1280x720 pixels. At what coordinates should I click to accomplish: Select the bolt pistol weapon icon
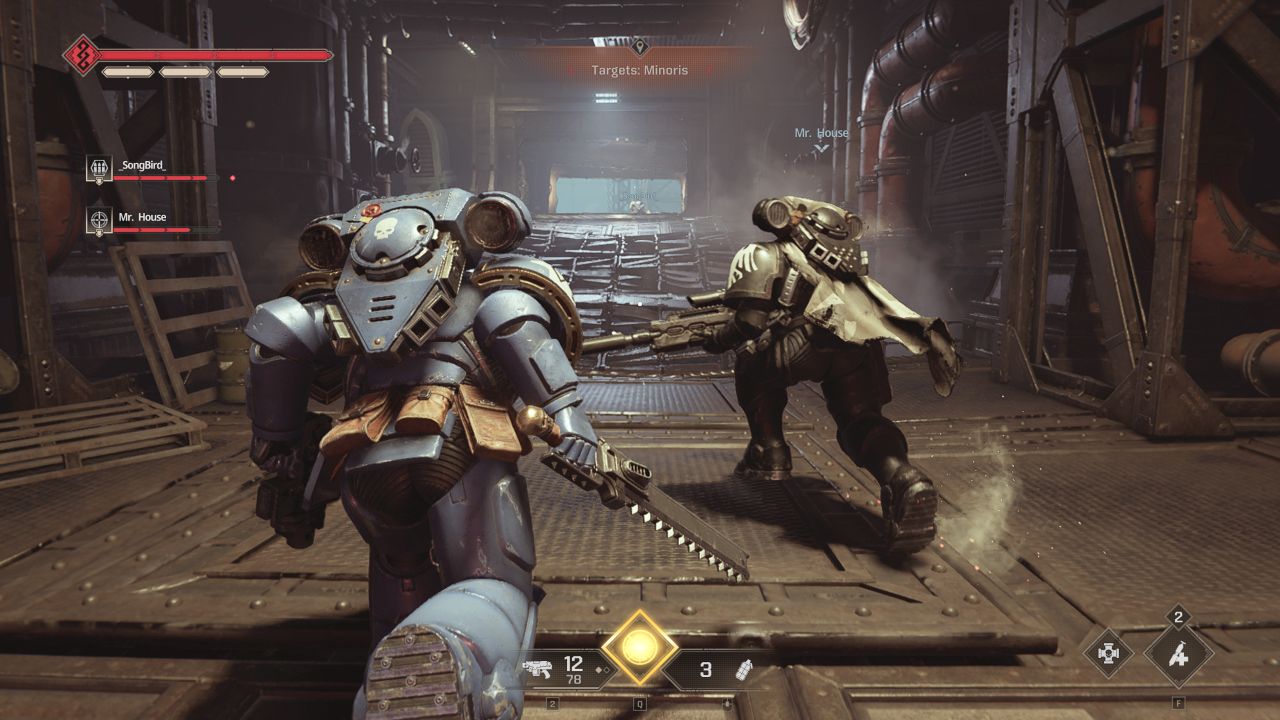(x=537, y=670)
